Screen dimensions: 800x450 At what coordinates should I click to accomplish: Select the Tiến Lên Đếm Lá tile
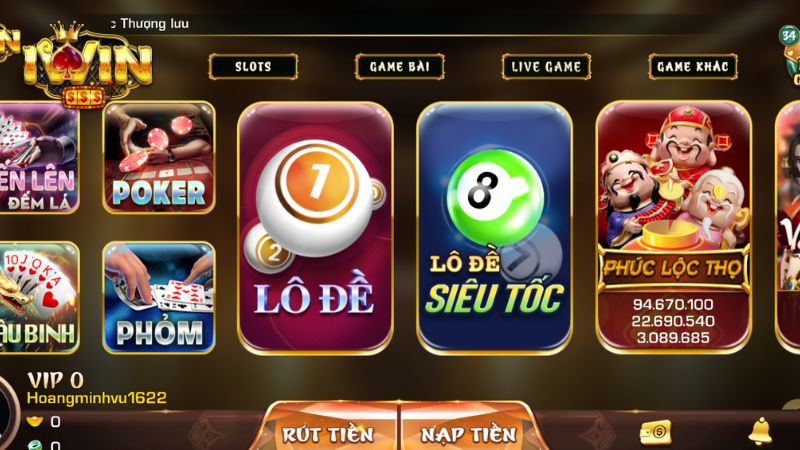(x=38, y=157)
